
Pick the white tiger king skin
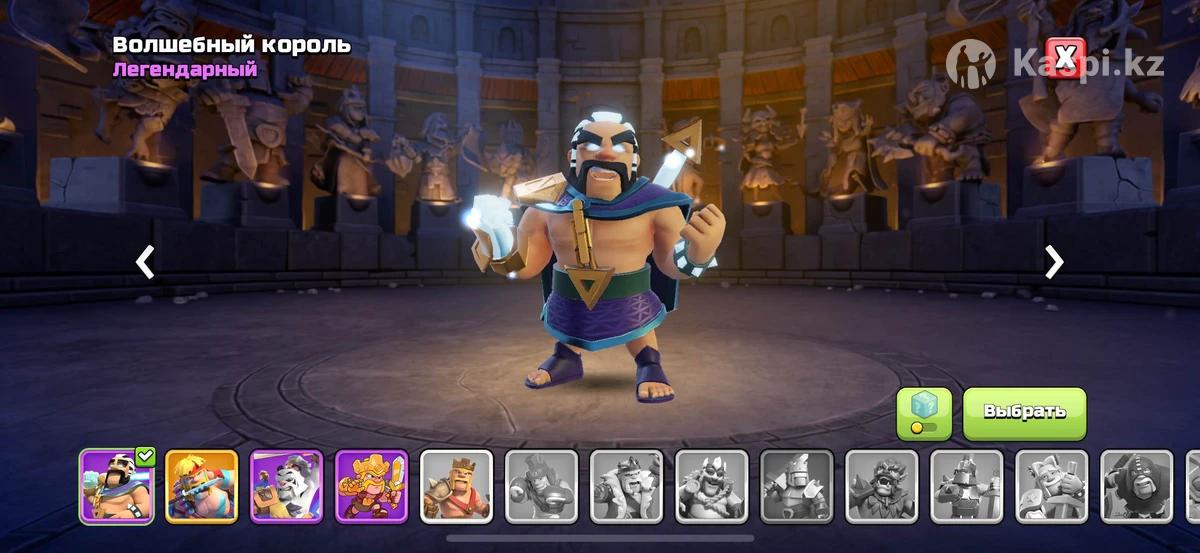[x=286, y=486]
